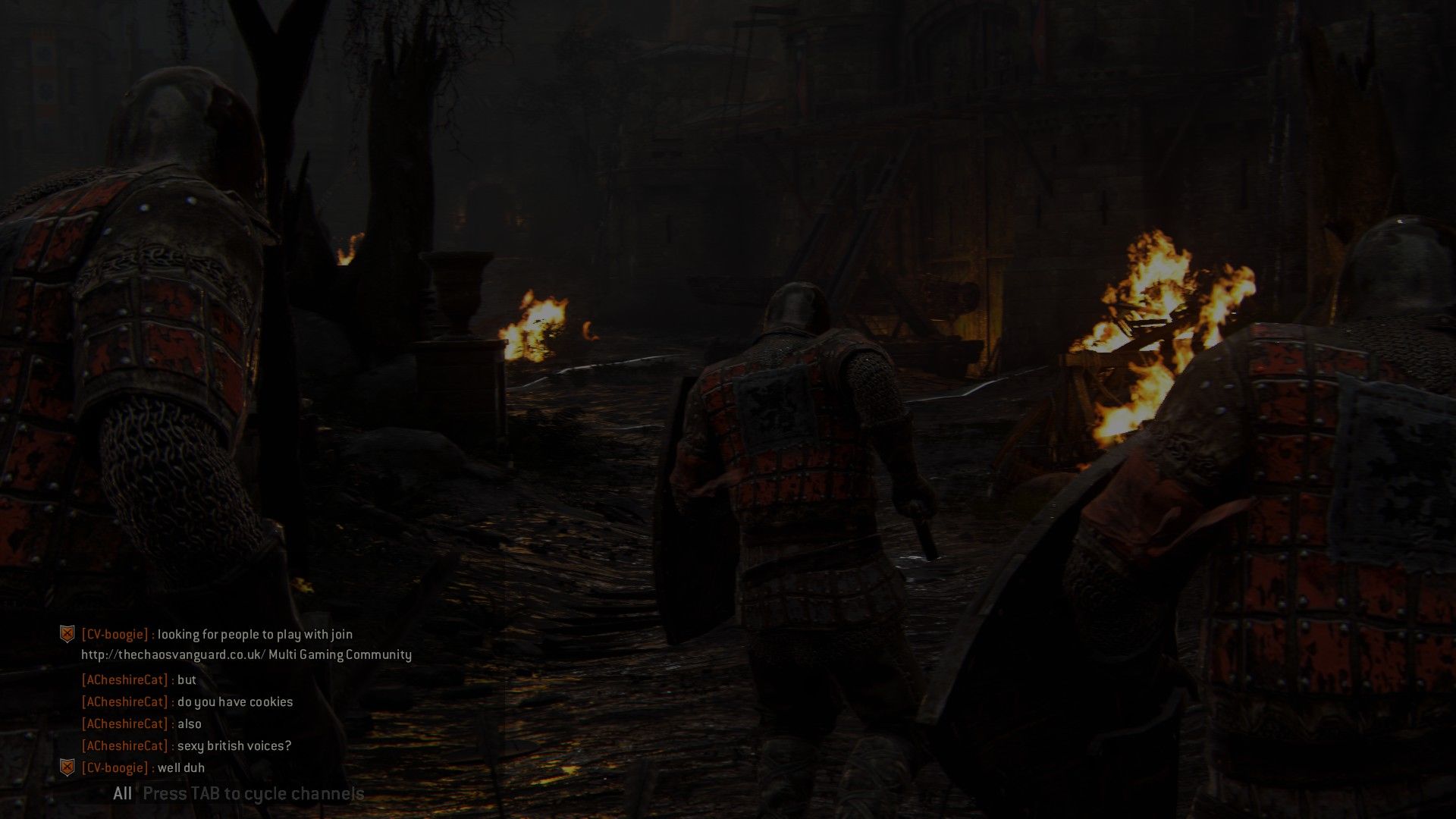Image resolution: width=1456 pixels, height=819 pixels.
Task: Select the All chat channel label
Action: click(x=122, y=794)
